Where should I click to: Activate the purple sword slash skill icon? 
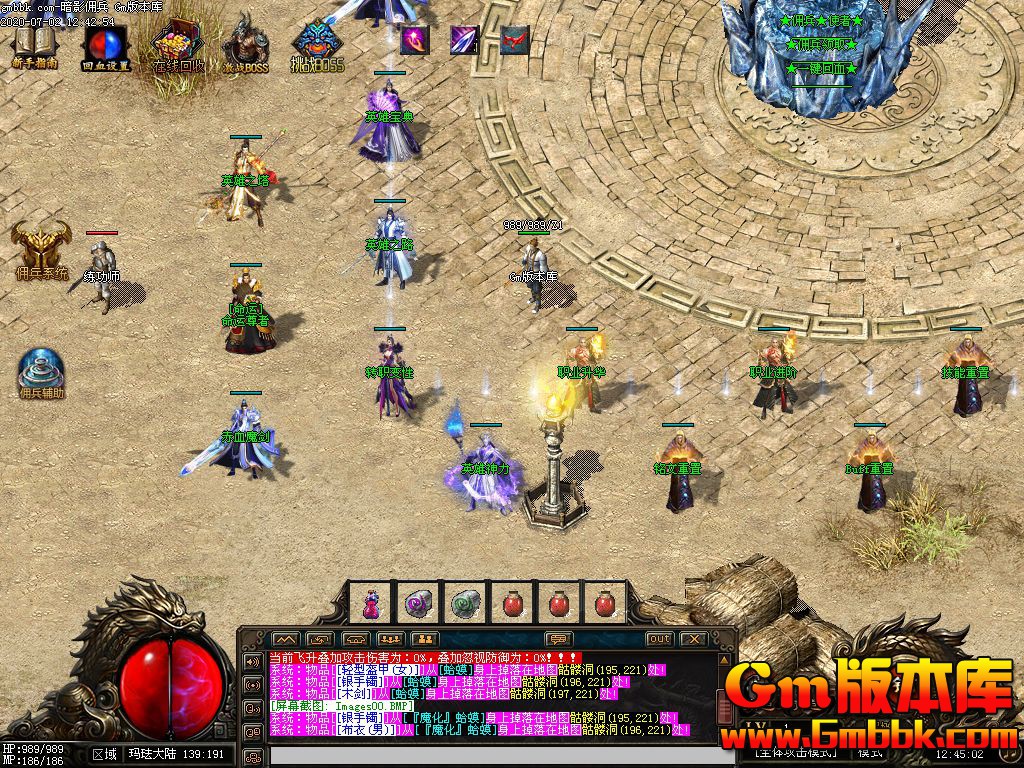[x=464, y=40]
